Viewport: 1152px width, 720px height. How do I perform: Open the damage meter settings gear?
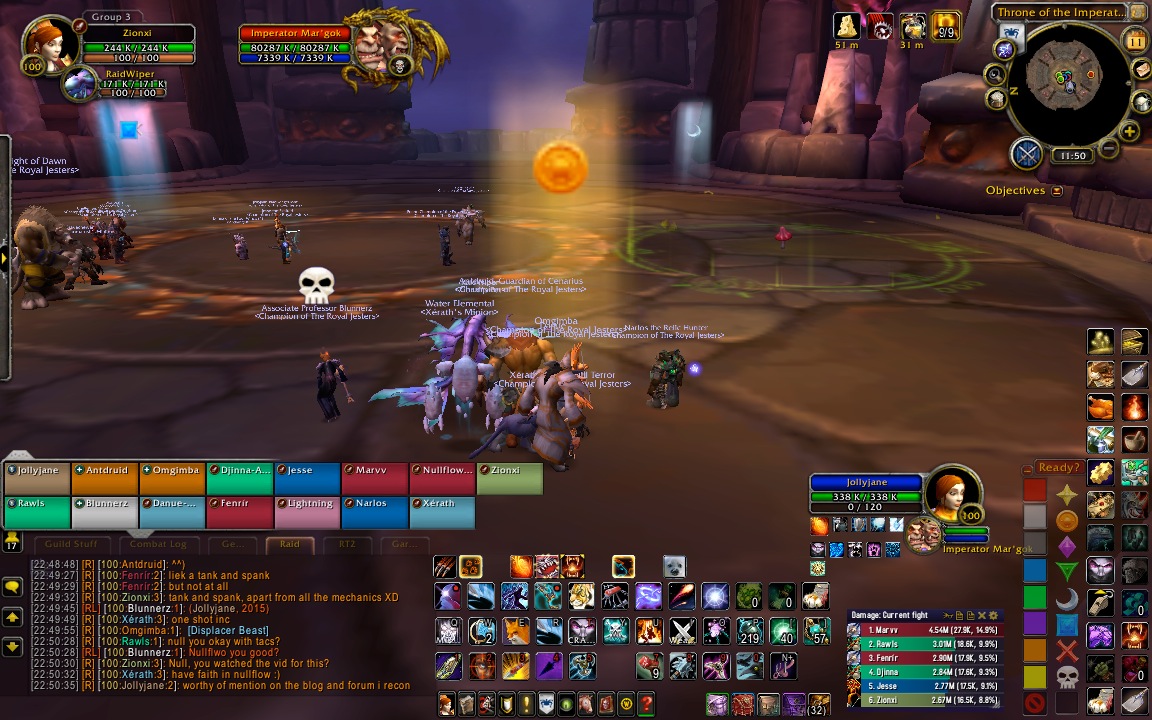[x=993, y=615]
